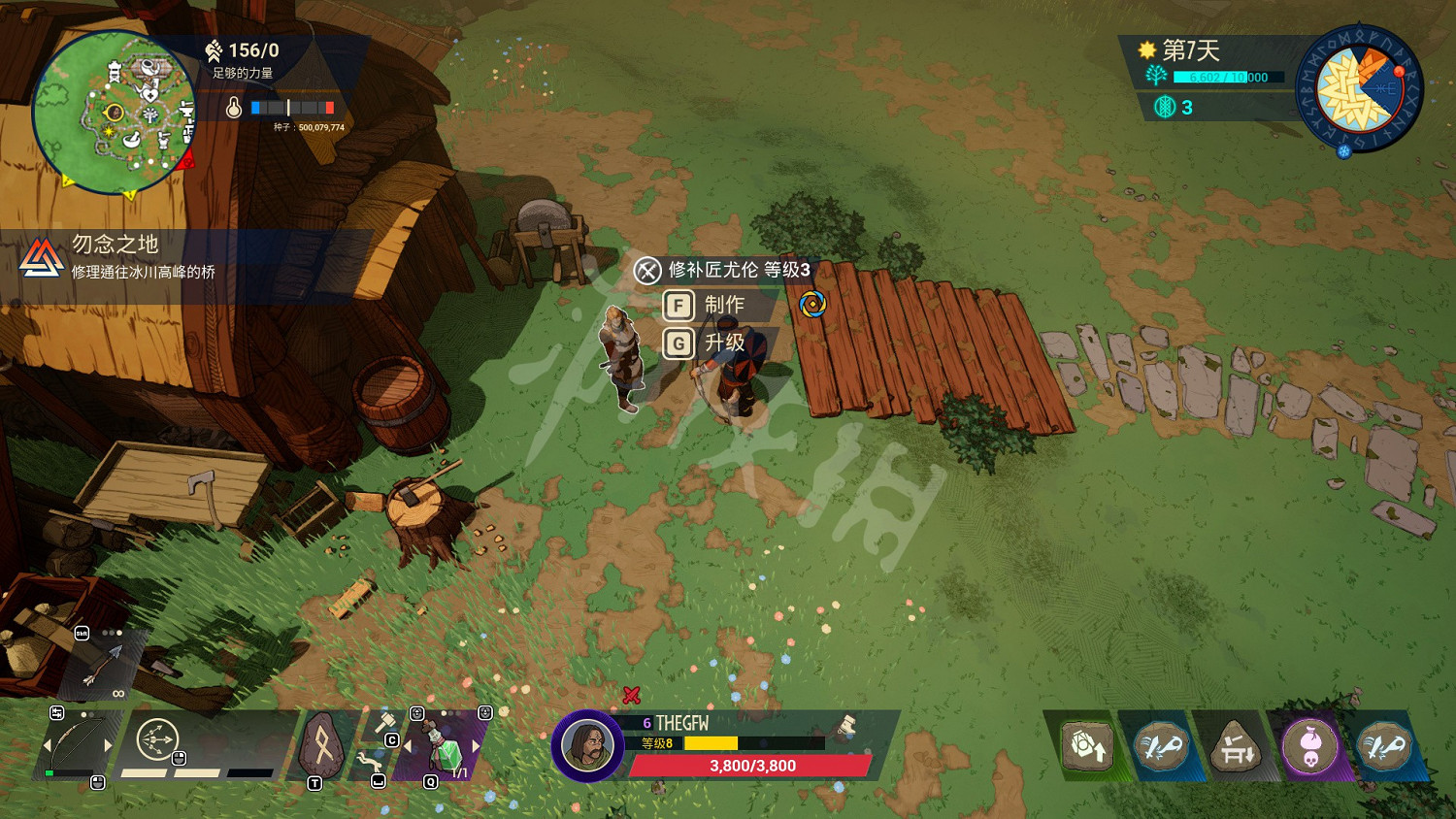Select the green upgrade-arrow rune stone
Screen dimensions: 1456x819
(x=1087, y=747)
